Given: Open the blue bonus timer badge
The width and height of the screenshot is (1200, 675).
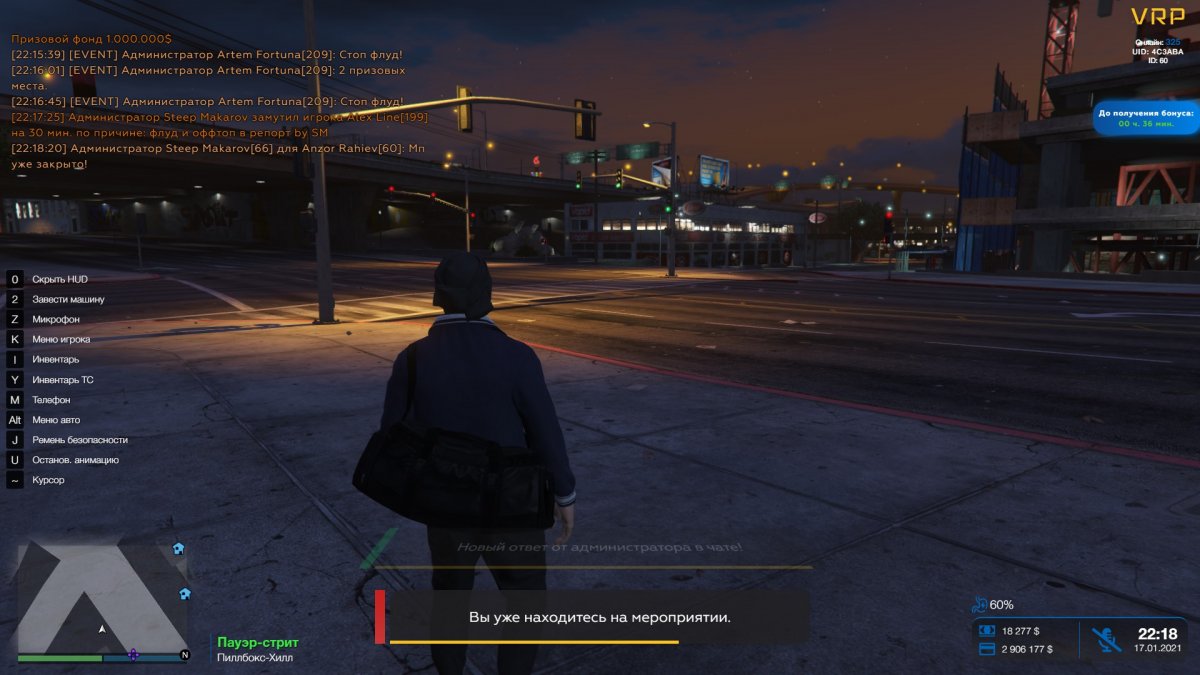Looking at the screenshot, I should tap(1146, 118).
